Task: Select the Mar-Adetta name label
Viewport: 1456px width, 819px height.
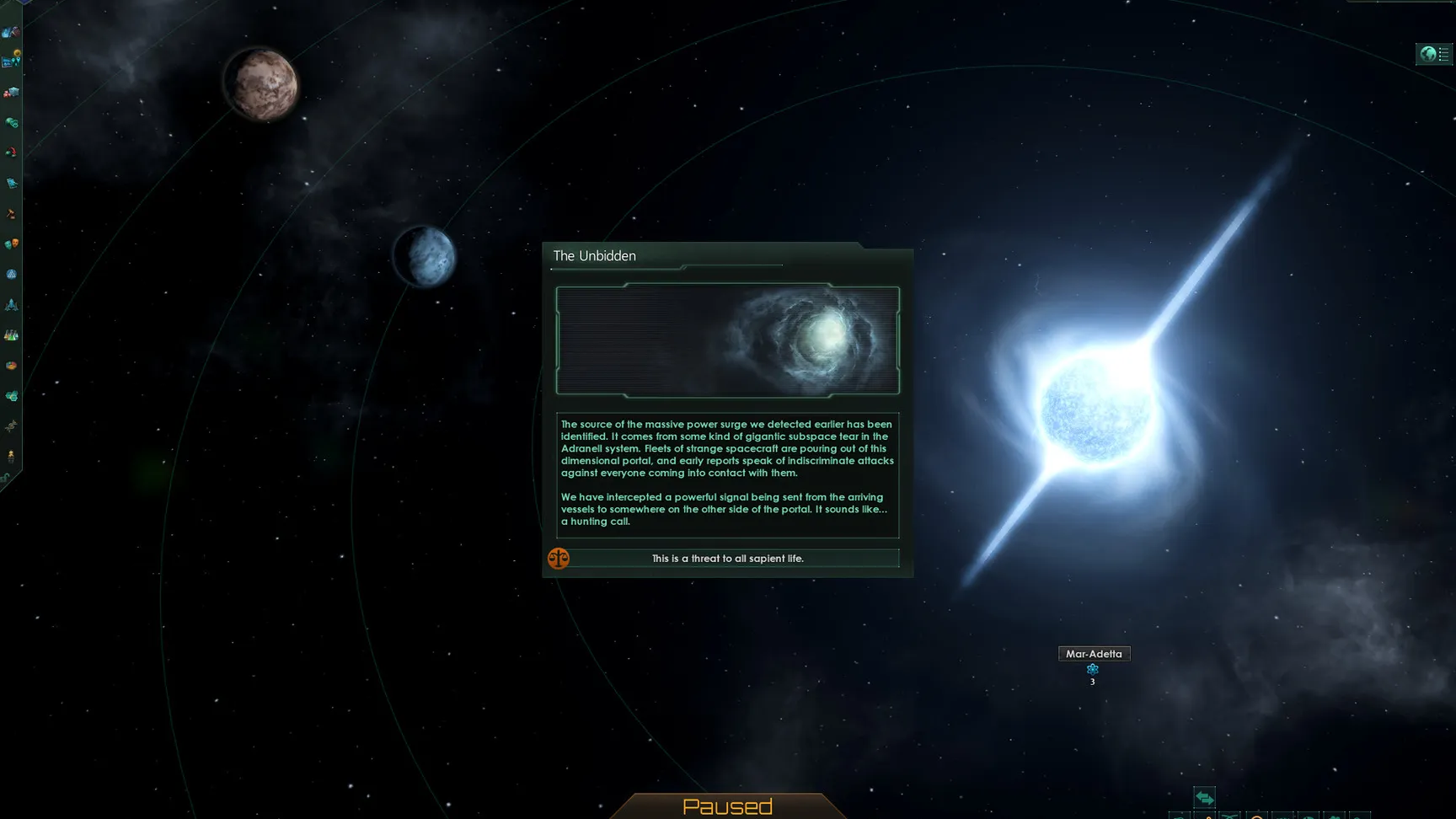Action: [x=1094, y=654]
